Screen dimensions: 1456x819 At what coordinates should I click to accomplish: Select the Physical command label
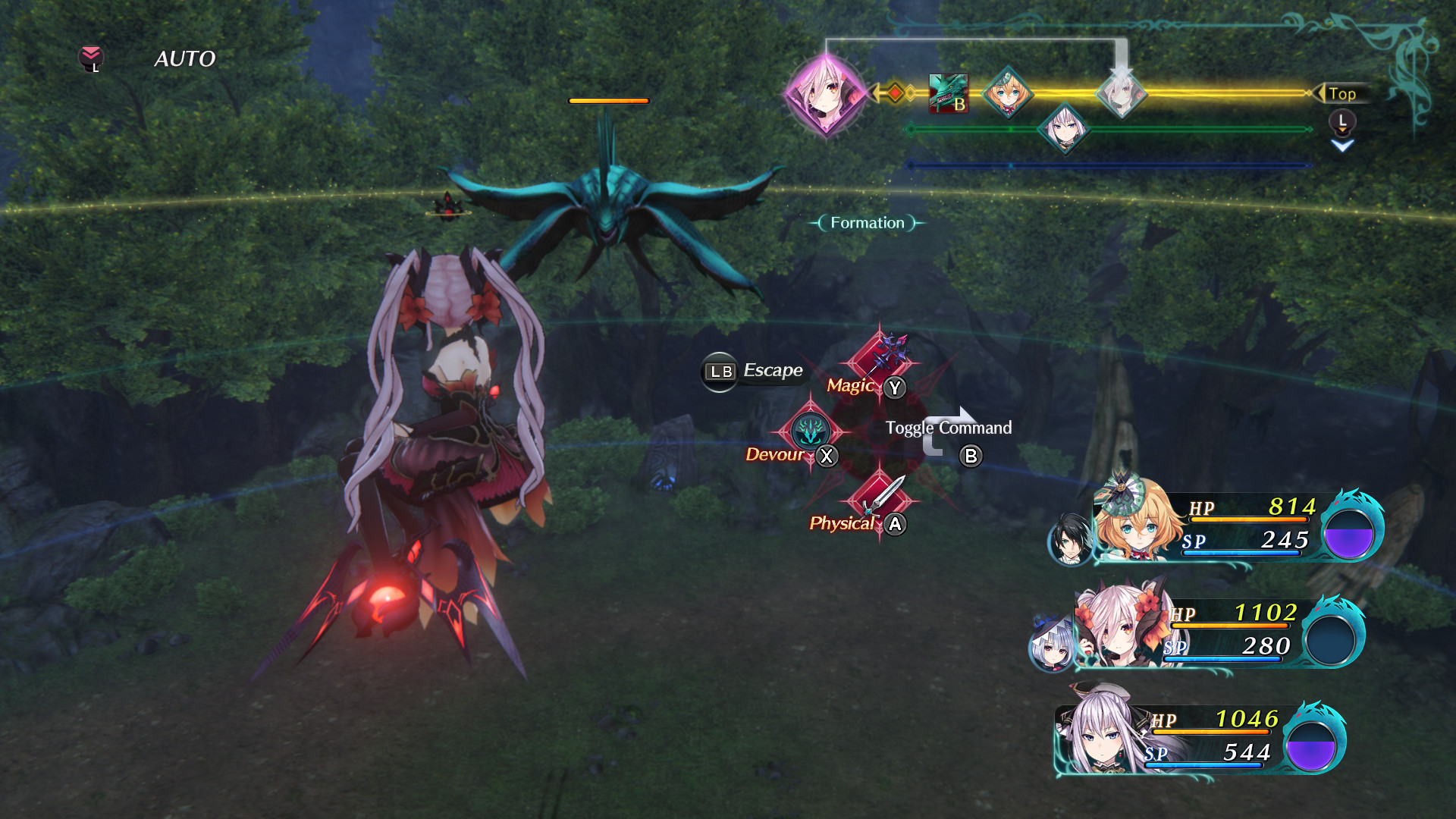tap(843, 522)
